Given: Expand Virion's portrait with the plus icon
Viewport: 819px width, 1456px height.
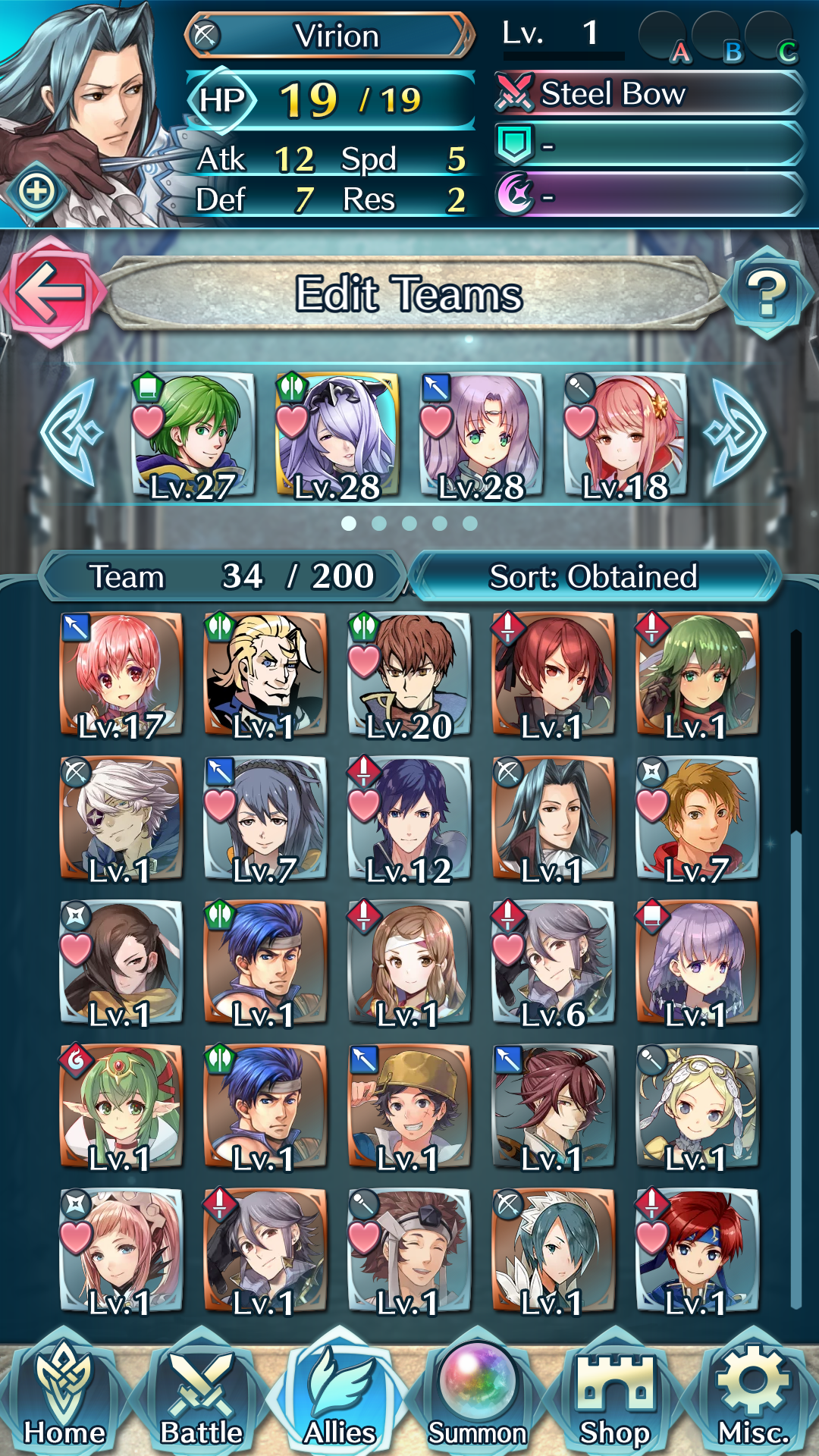Looking at the screenshot, I should (x=37, y=191).
